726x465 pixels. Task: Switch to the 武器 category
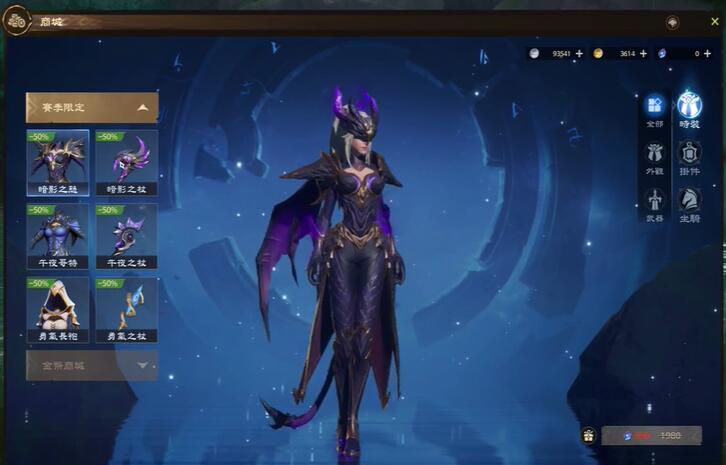(655, 205)
